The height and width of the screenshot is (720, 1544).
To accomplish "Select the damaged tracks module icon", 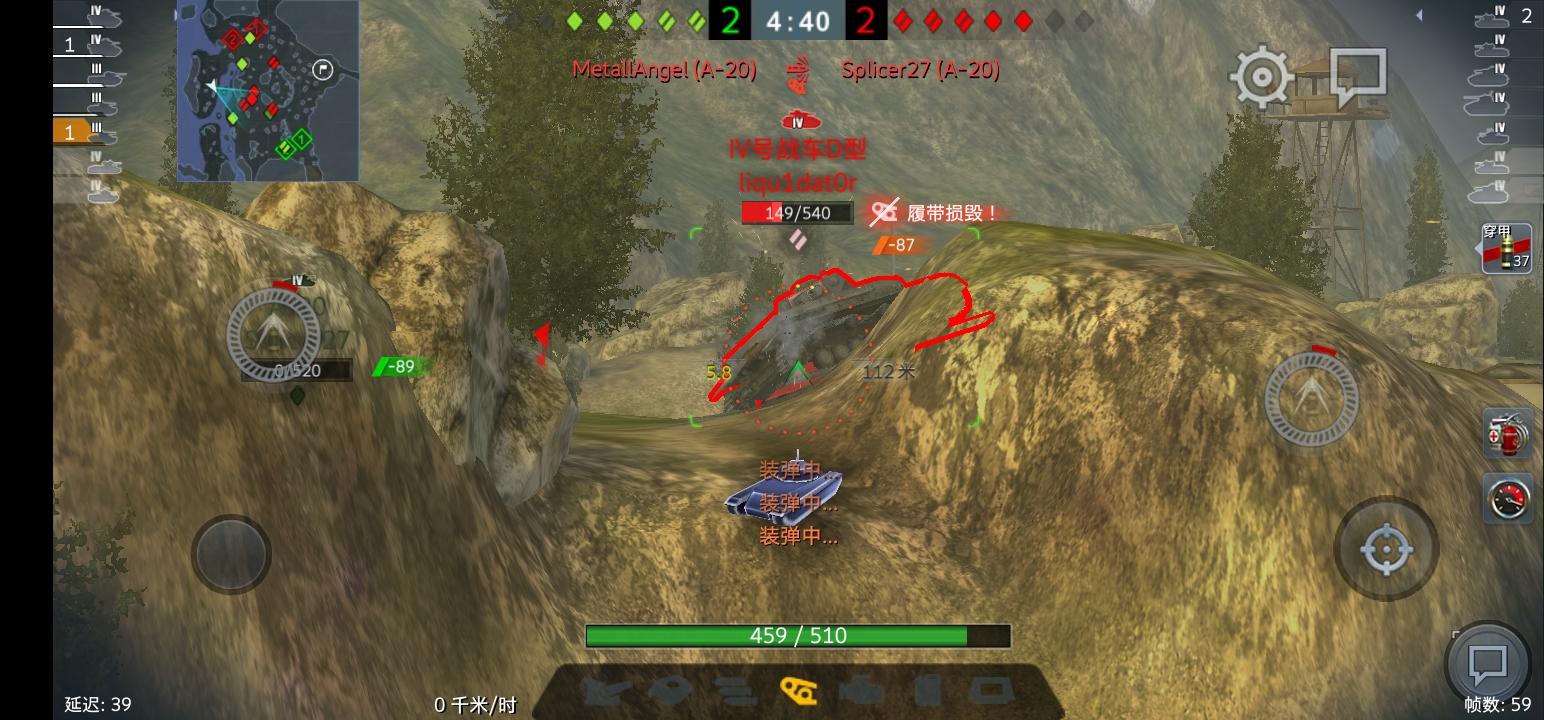I will (799, 690).
